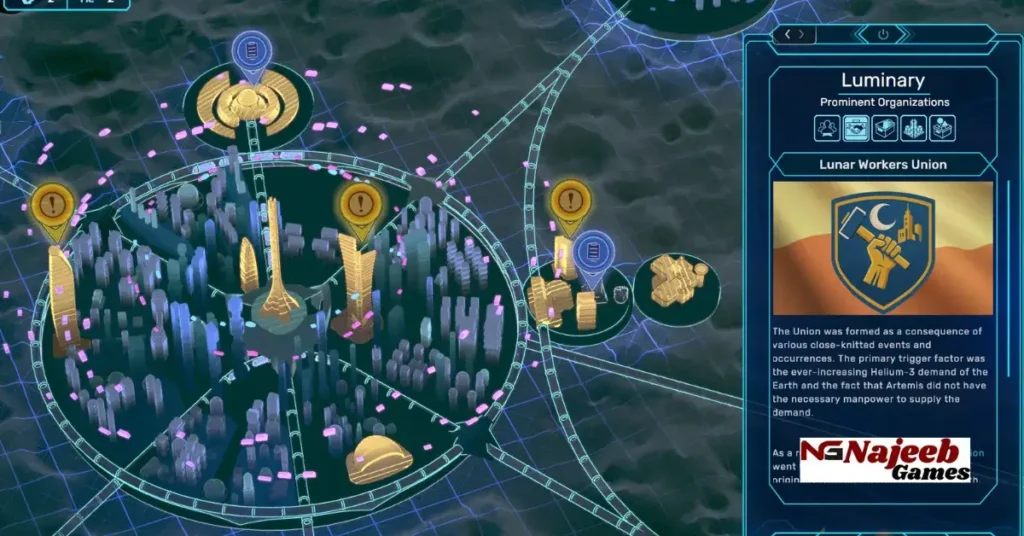Image resolution: width=1024 pixels, height=536 pixels.
Task: Choose the crate with shapes category icon
Action: 942,128
